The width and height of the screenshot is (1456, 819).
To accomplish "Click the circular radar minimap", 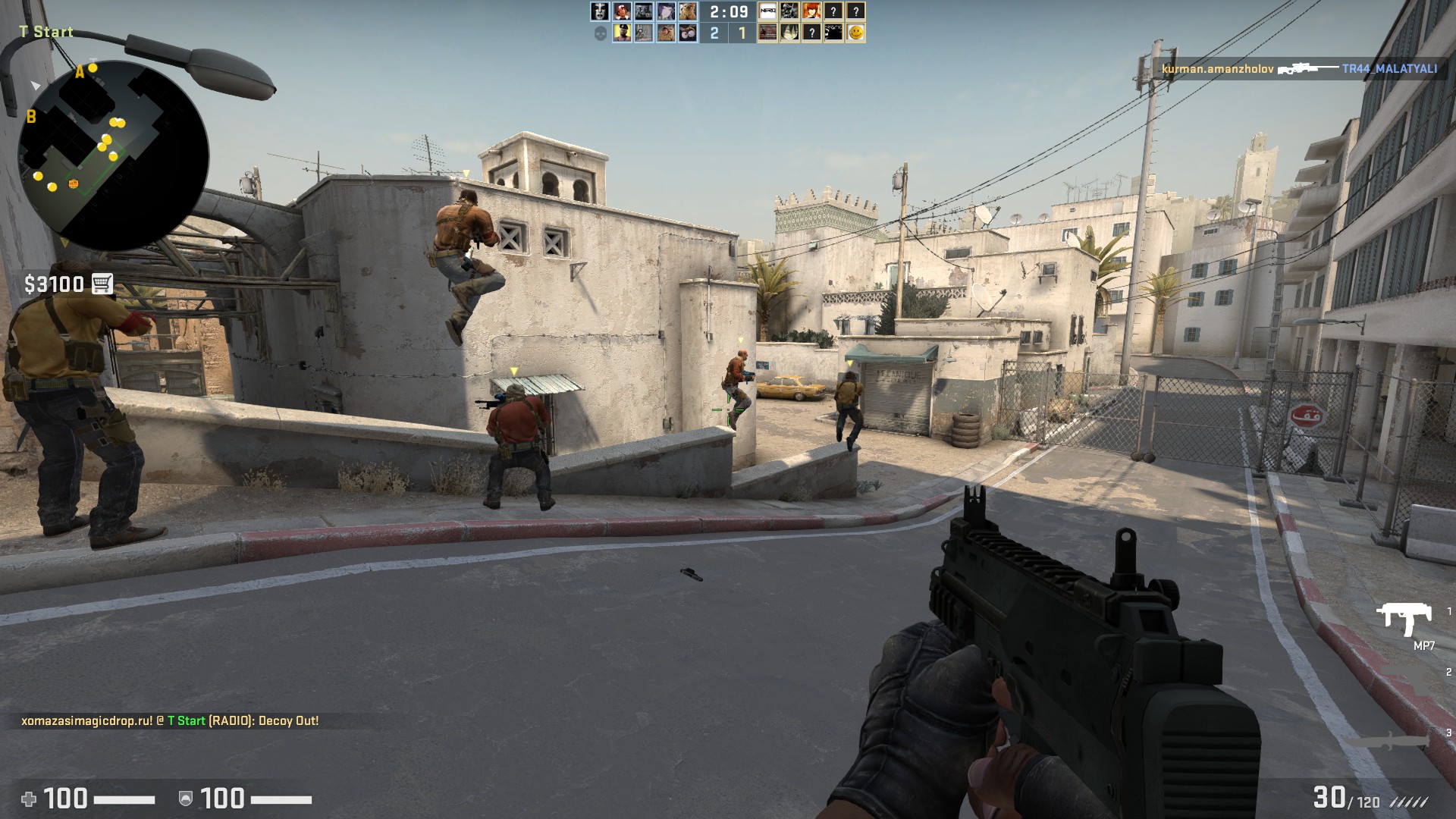I will [x=114, y=155].
